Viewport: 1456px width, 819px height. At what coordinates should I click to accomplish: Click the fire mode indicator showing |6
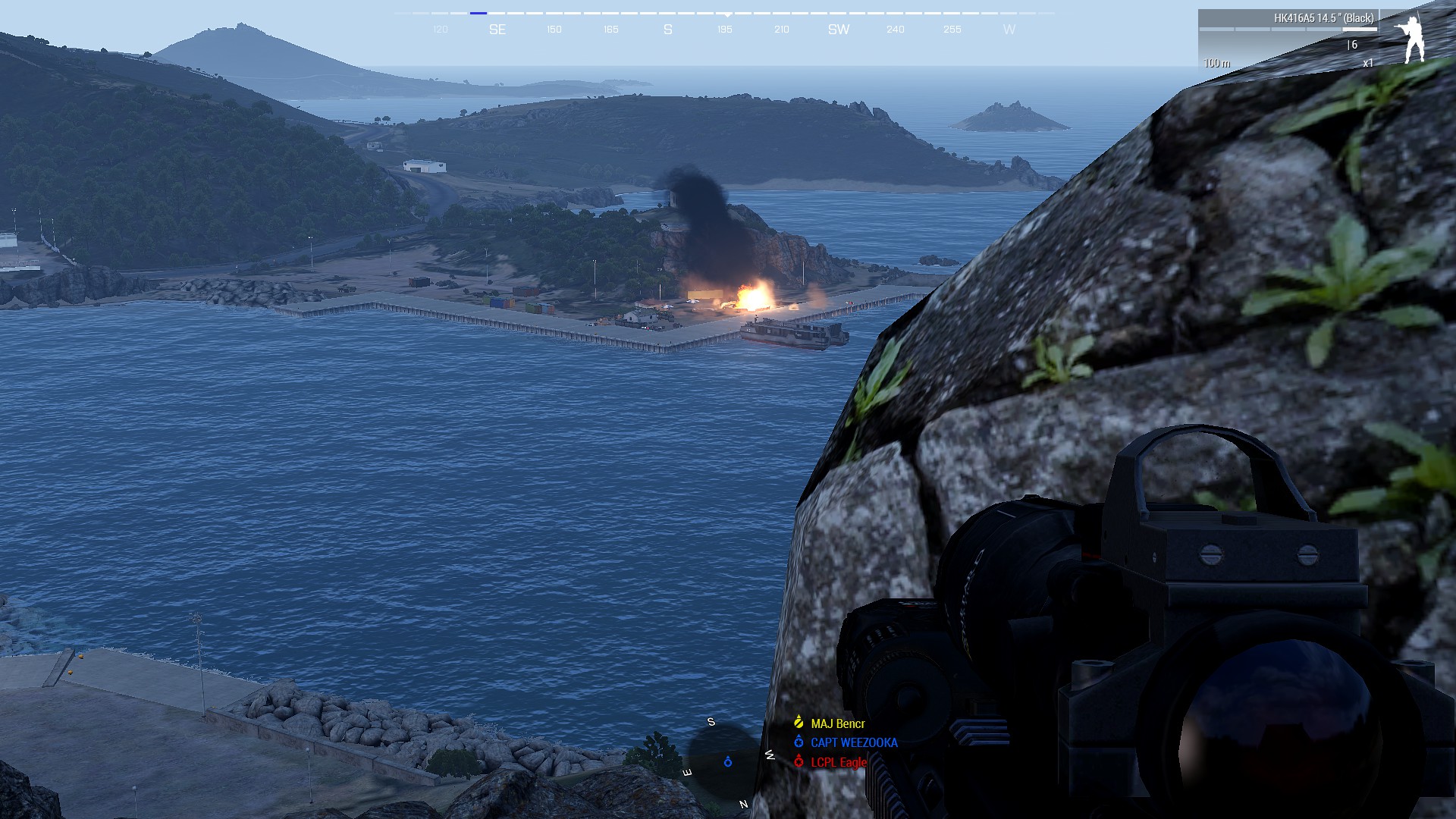1354,45
